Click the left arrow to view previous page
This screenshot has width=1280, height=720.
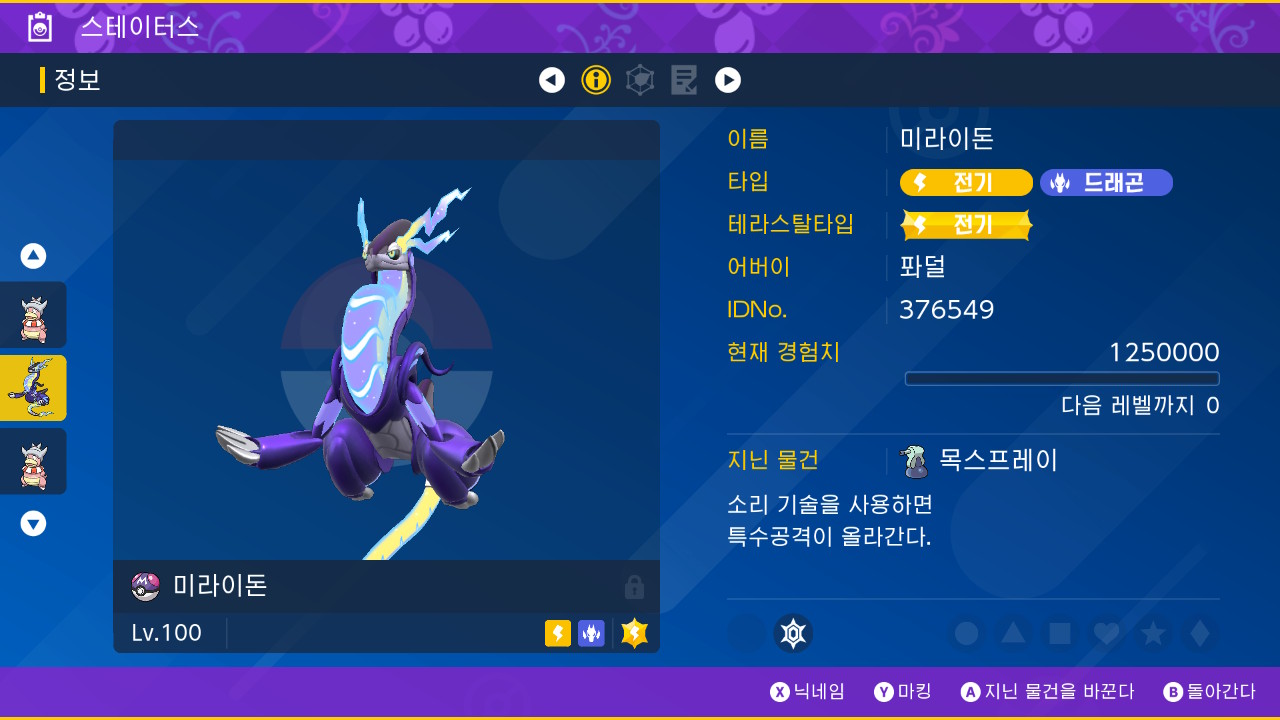click(552, 80)
